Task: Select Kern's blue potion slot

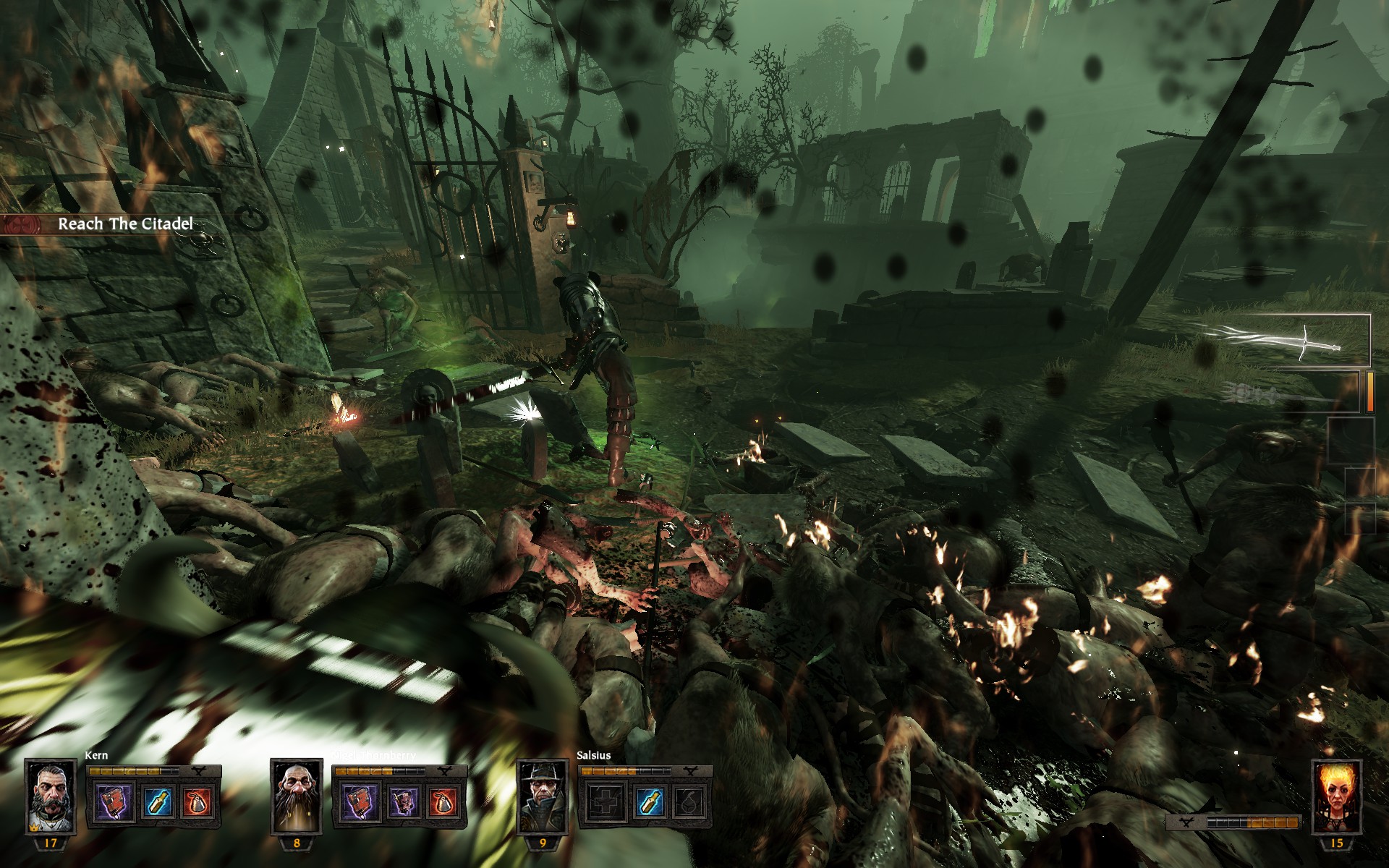Action: (x=157, y=802)
